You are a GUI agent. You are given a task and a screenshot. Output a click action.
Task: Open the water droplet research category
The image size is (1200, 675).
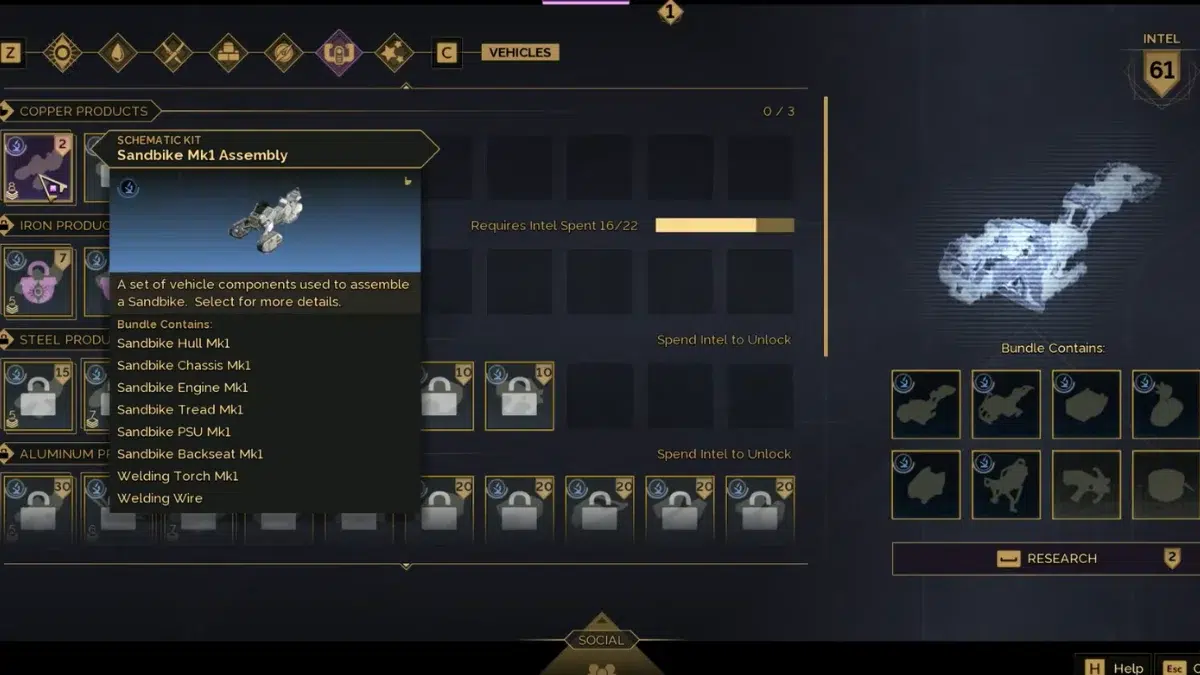118,53
